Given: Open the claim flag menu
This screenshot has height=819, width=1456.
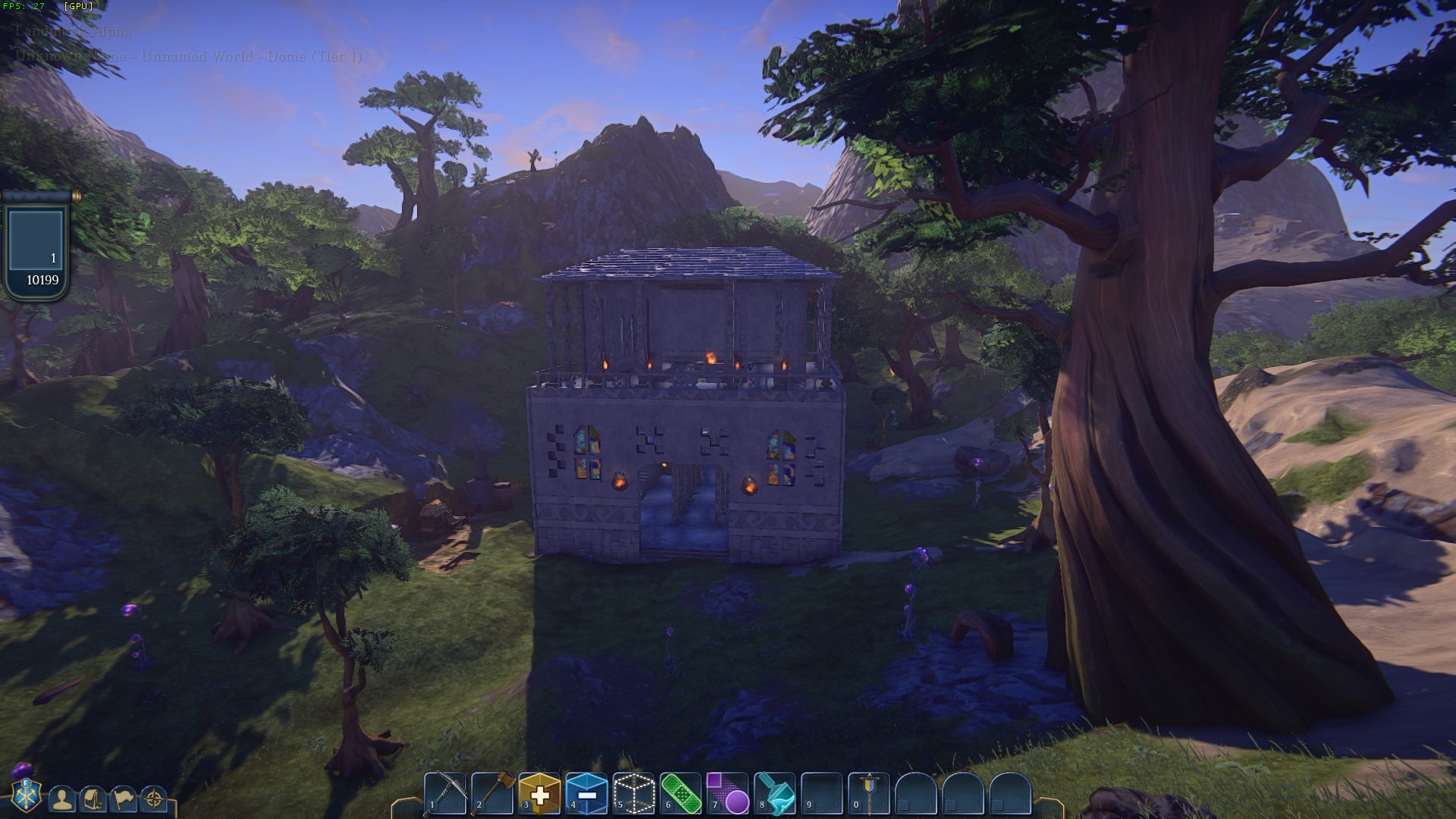Looking at the screenshot, I should pyautogui.click(x=124, y=799).
